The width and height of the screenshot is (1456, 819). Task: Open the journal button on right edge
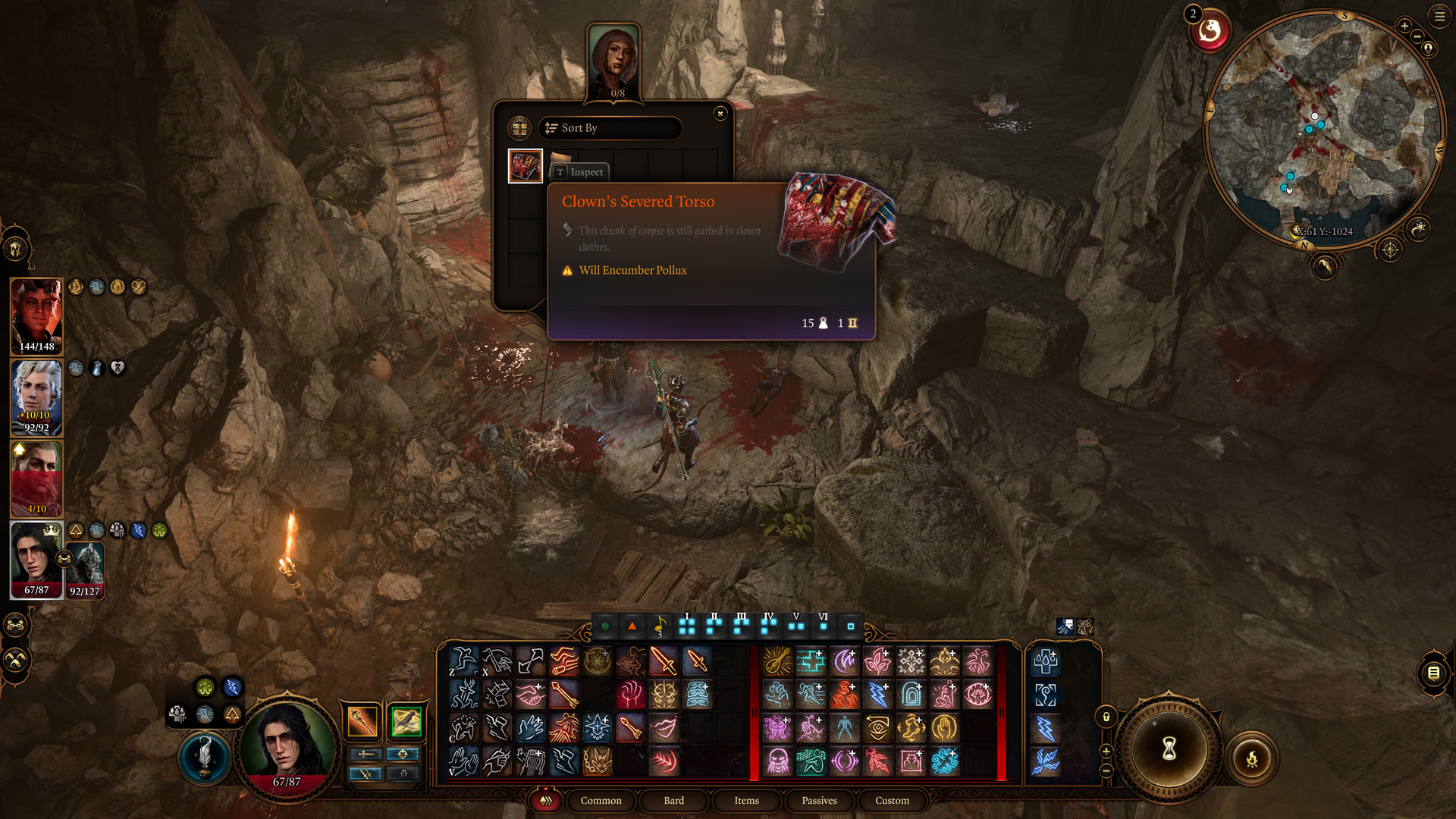[x=1432, y=673]
